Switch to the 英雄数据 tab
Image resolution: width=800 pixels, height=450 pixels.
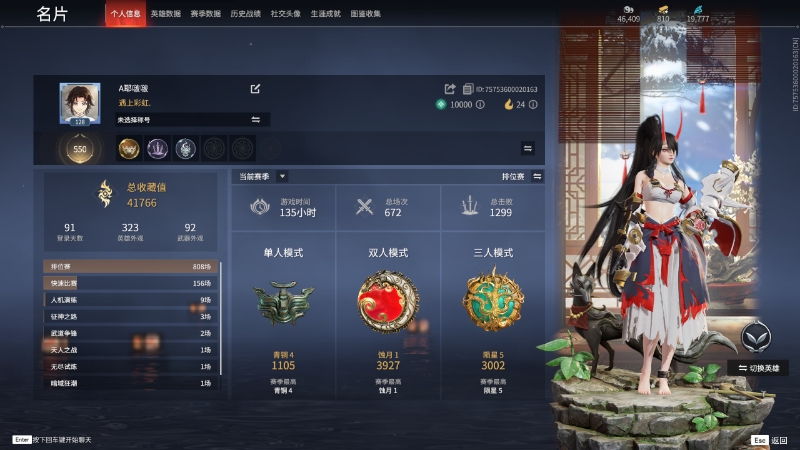point(166,14)
